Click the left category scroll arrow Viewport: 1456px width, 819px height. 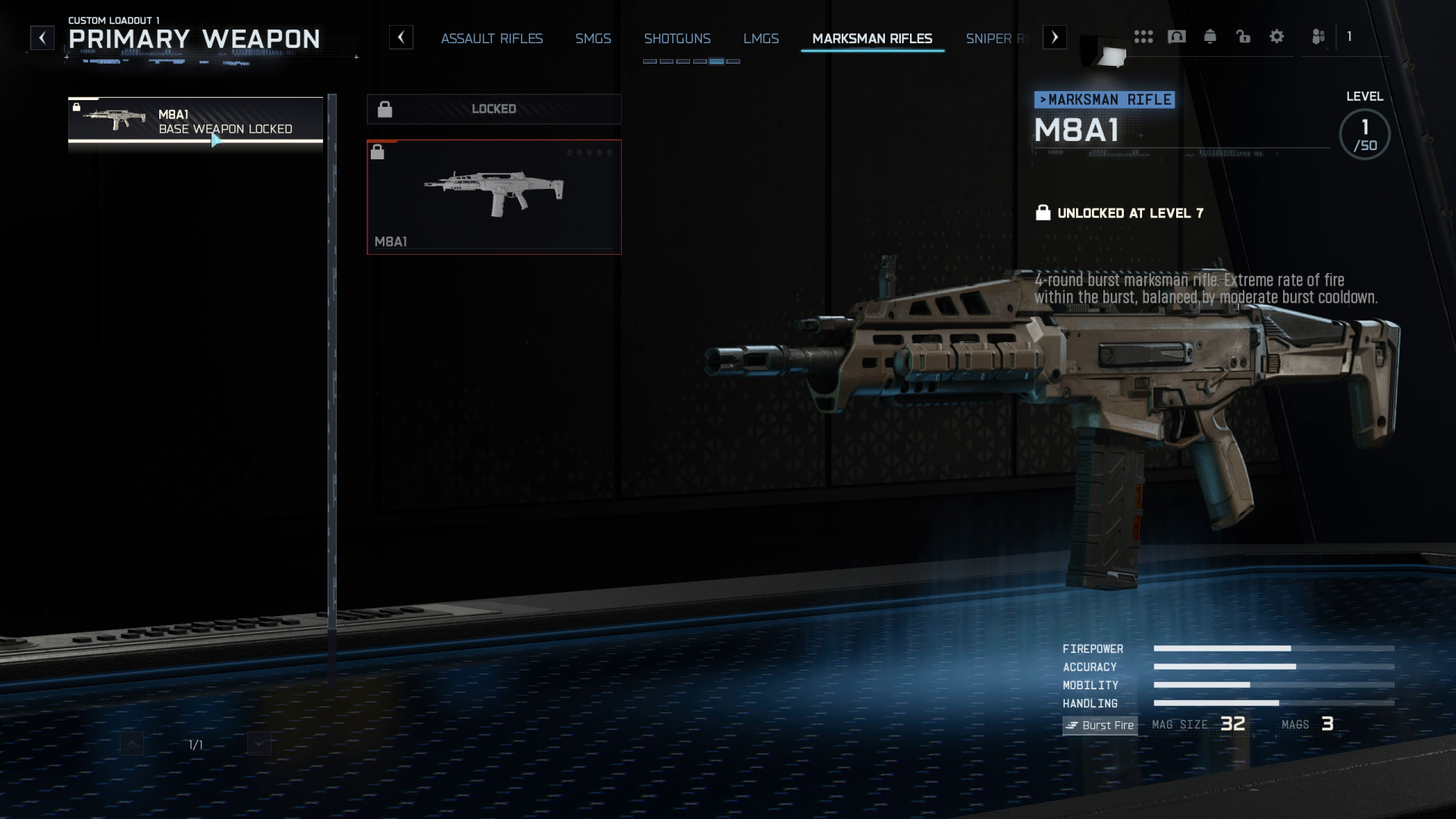pos(401,37)
